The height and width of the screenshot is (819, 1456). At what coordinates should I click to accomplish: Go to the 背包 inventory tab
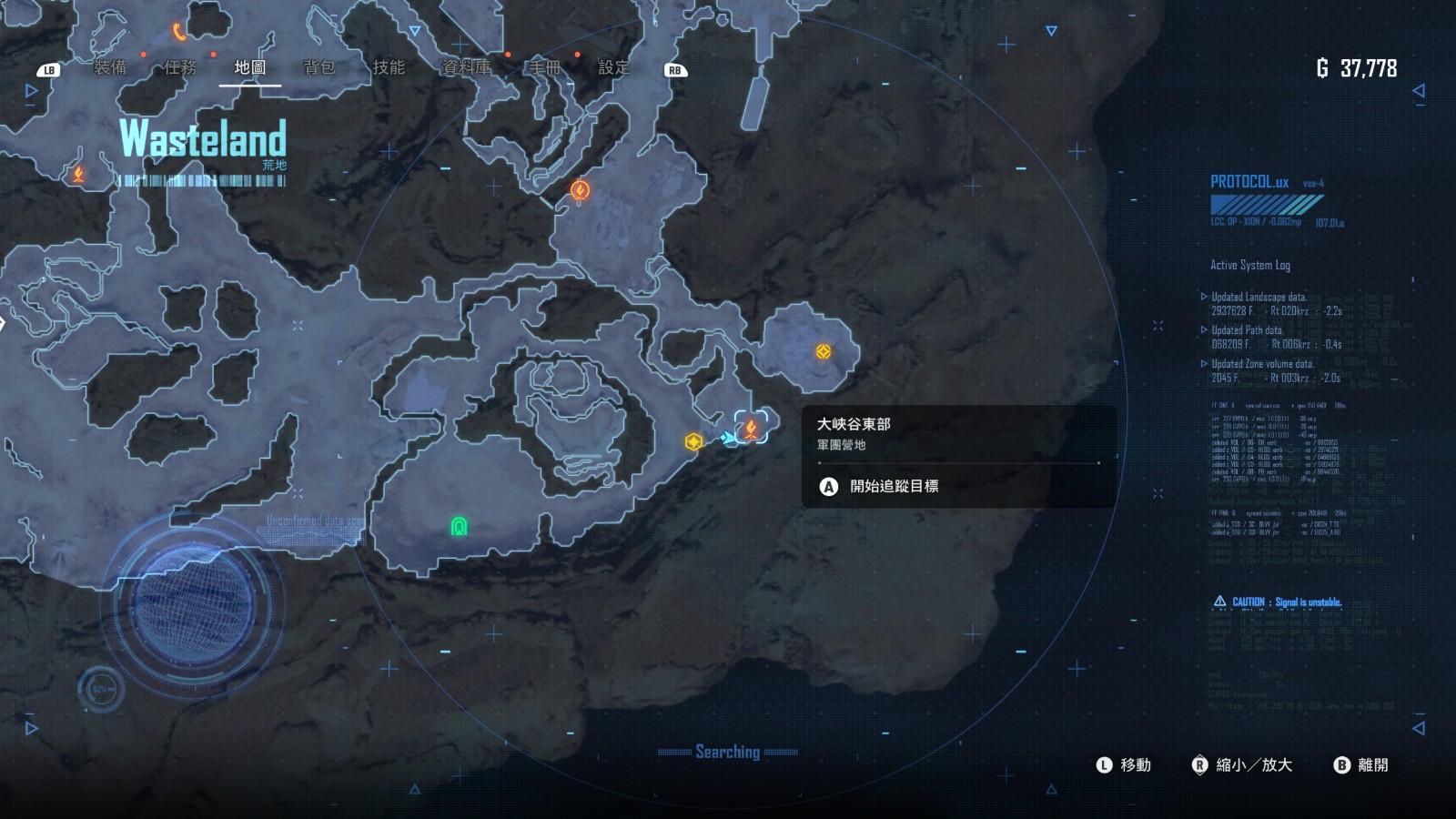click(319, 67)
